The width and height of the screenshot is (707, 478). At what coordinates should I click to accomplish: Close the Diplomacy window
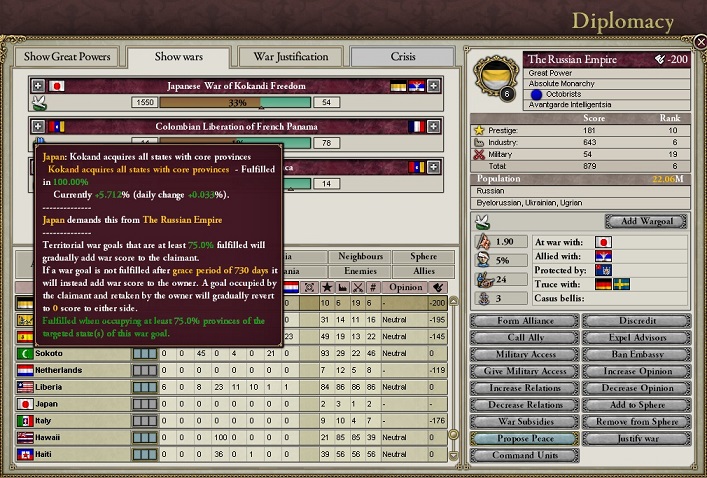coord(699,41)
